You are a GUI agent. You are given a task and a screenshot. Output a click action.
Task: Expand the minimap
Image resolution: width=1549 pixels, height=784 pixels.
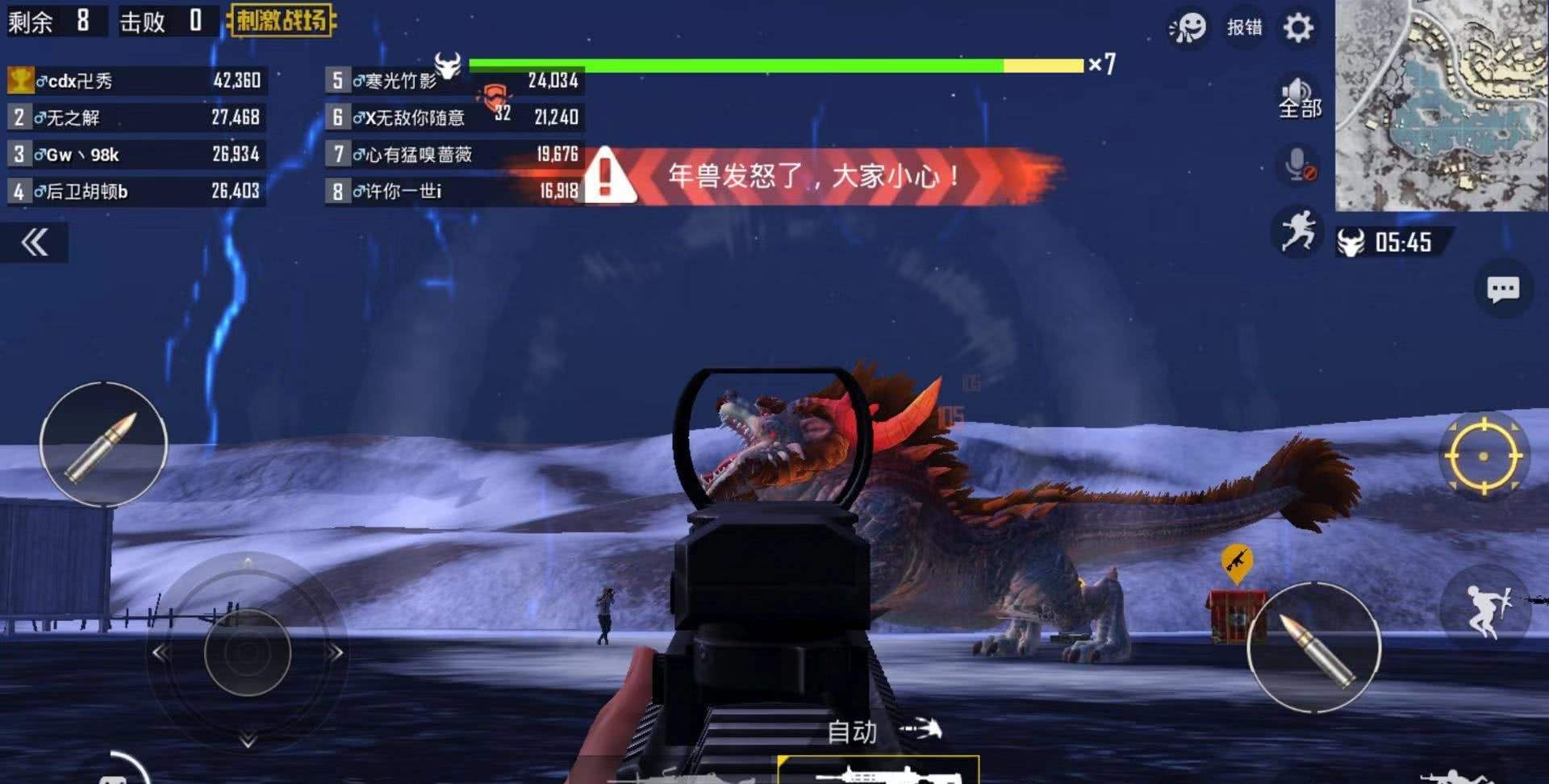pos(1441,105)
